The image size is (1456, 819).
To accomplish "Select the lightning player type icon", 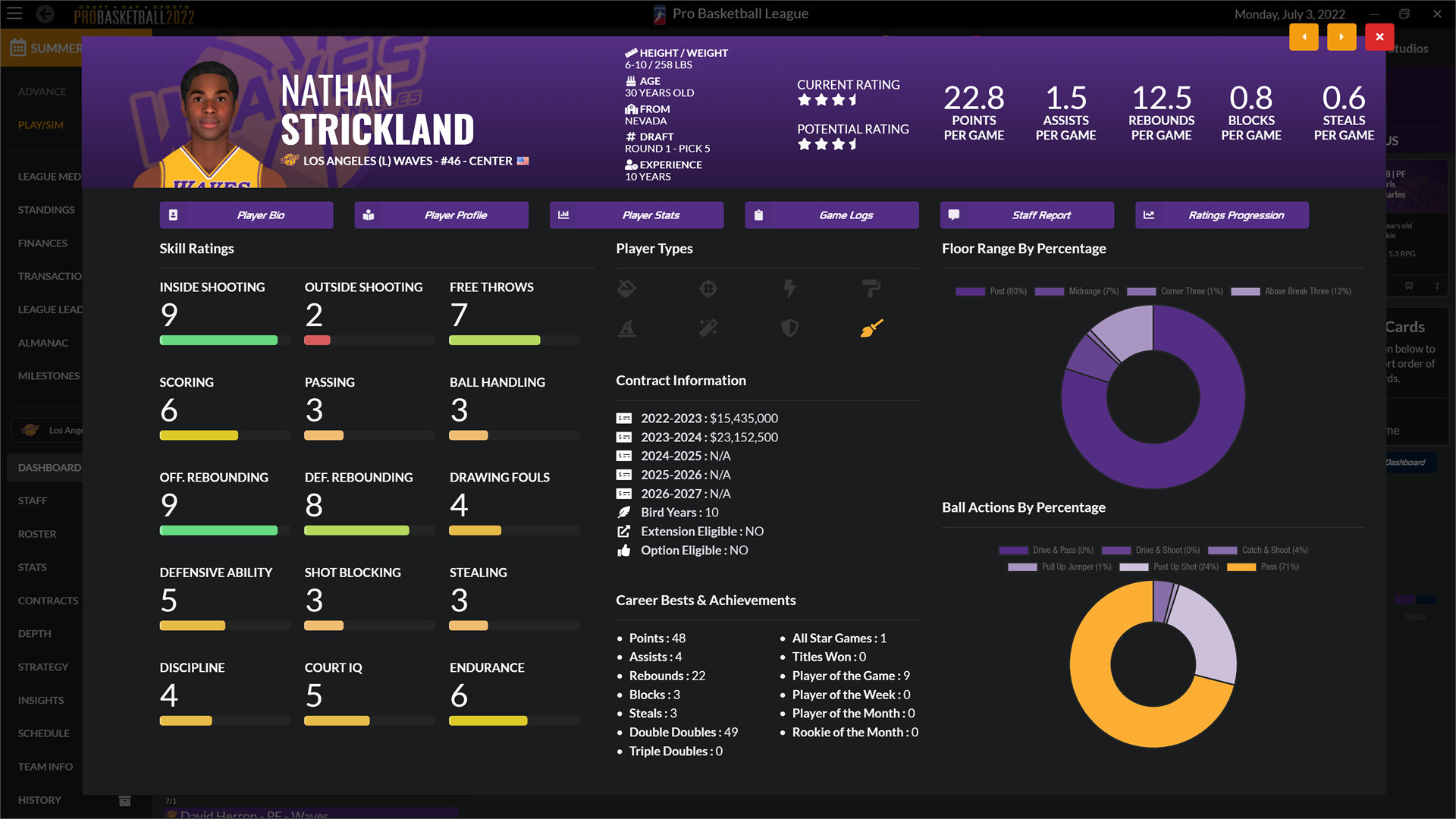I will tap(789, 288).
